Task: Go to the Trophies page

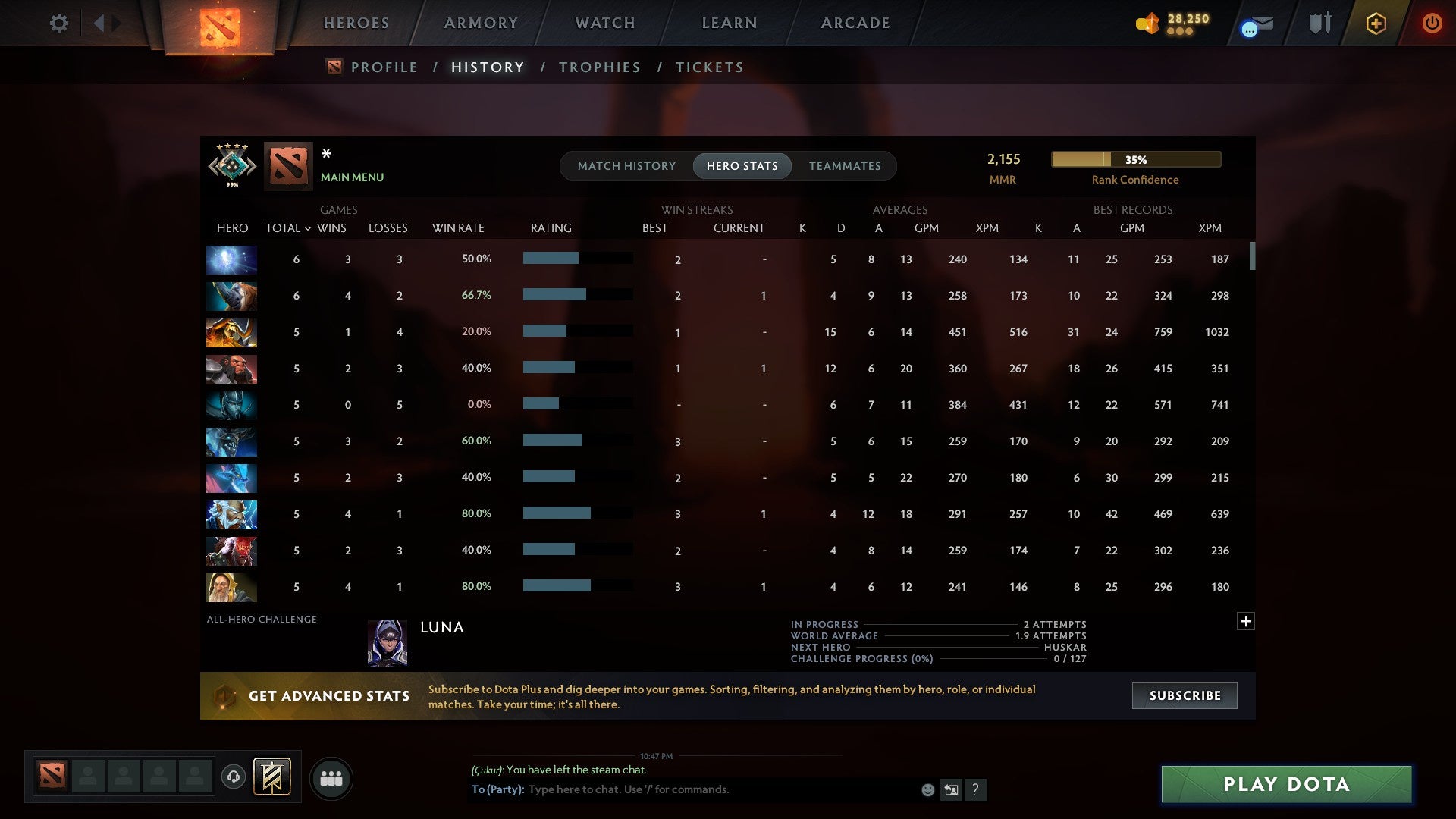Action: [599, 67]
